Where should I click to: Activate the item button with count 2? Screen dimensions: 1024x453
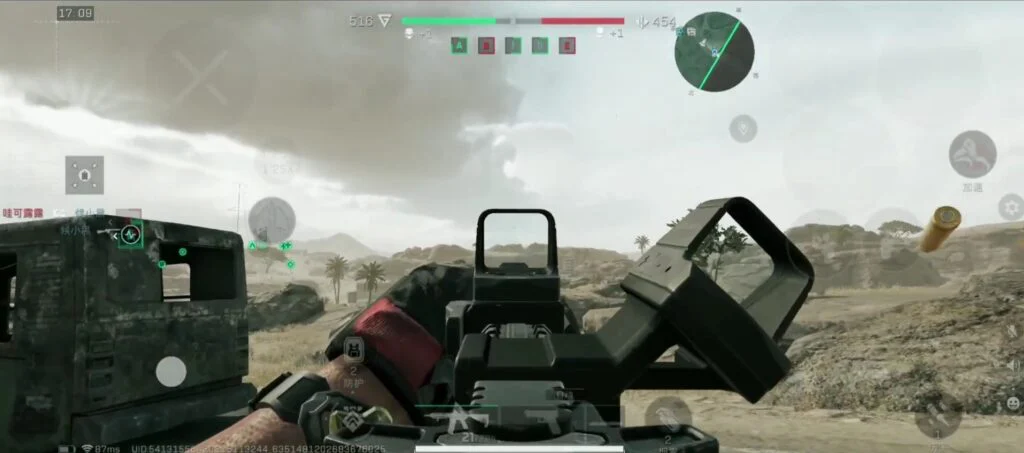[x=668, y=415]
